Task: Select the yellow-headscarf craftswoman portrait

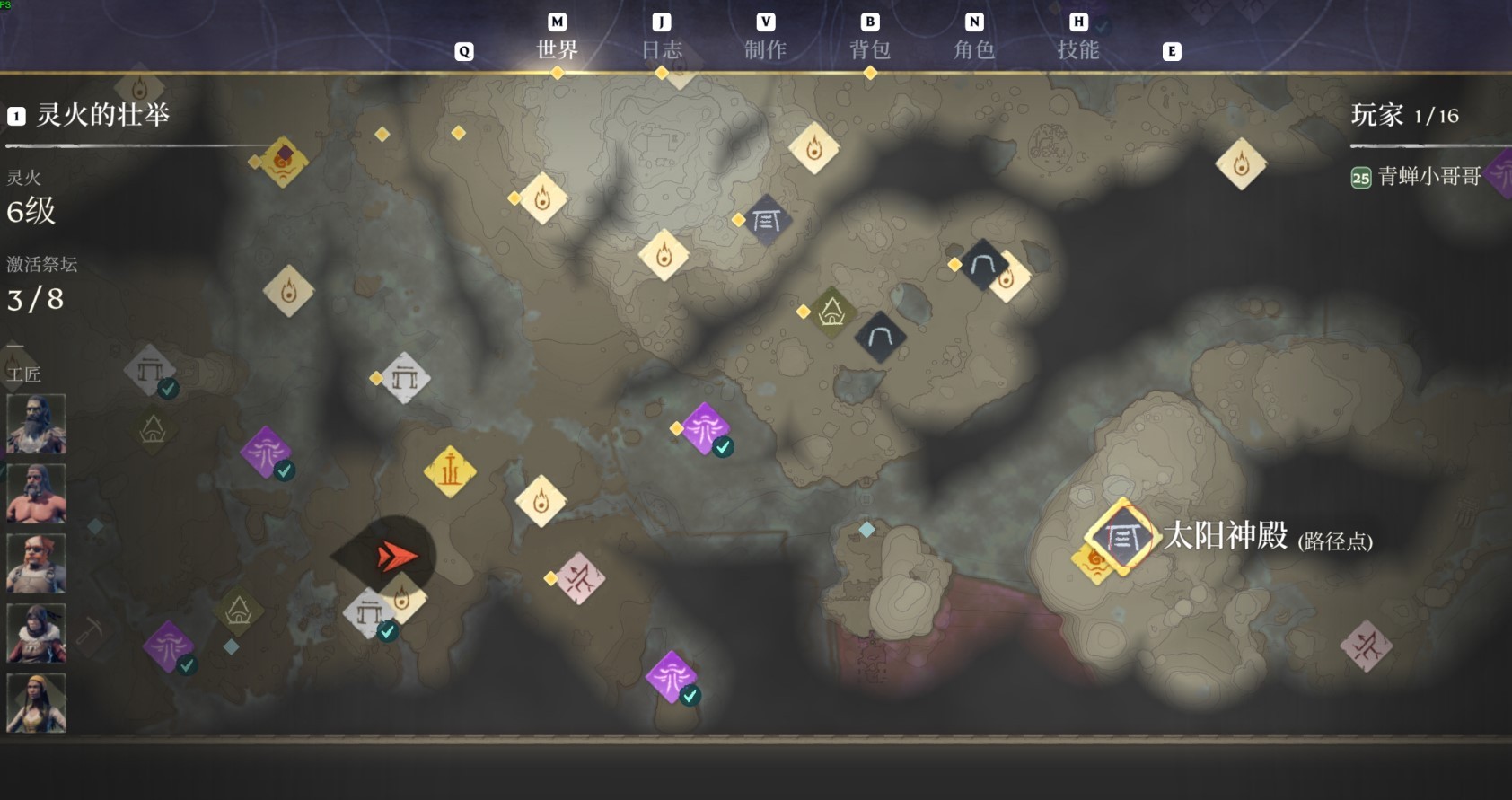Action: point(36,703)
